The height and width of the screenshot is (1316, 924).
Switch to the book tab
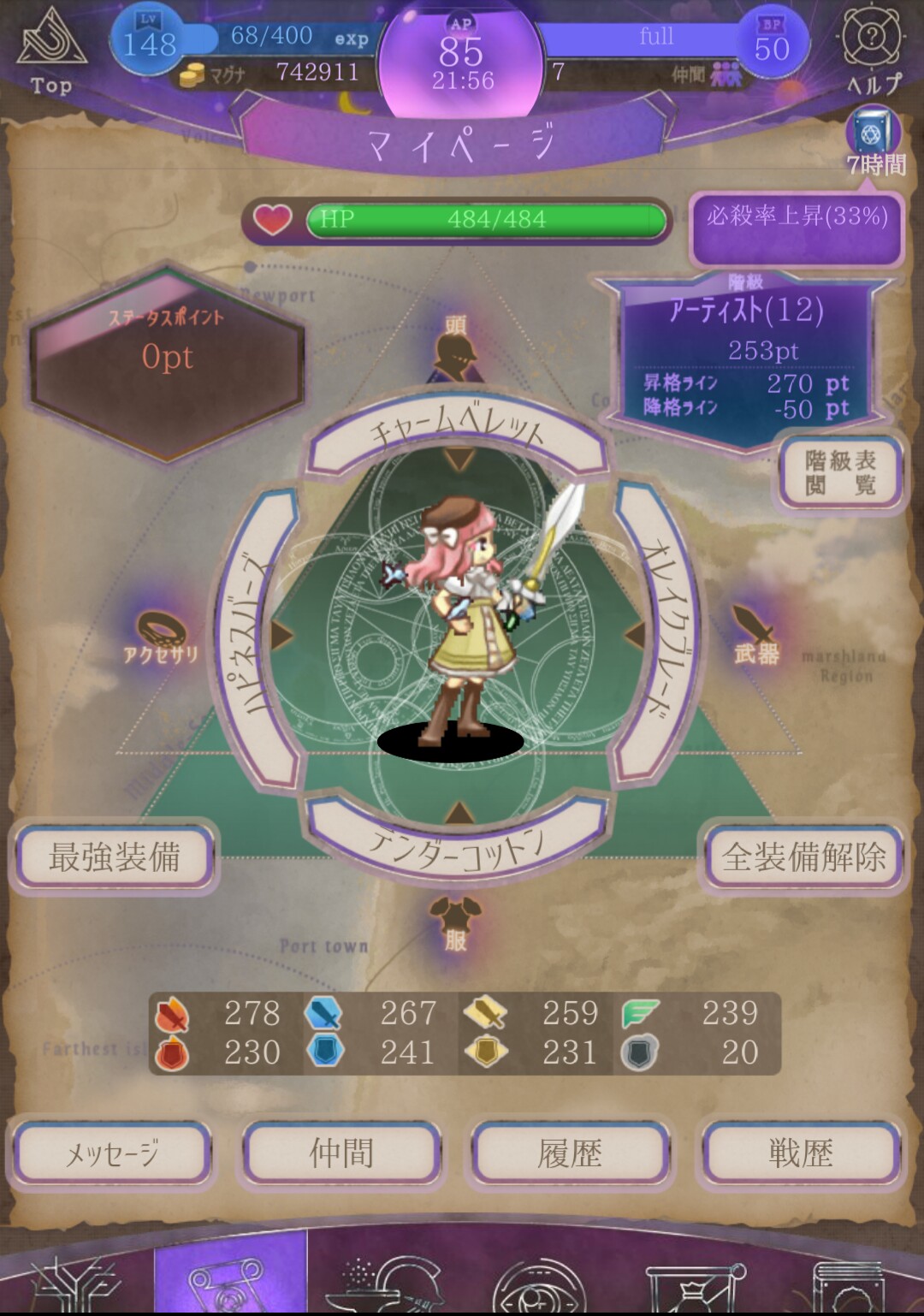click(847, 1279)
